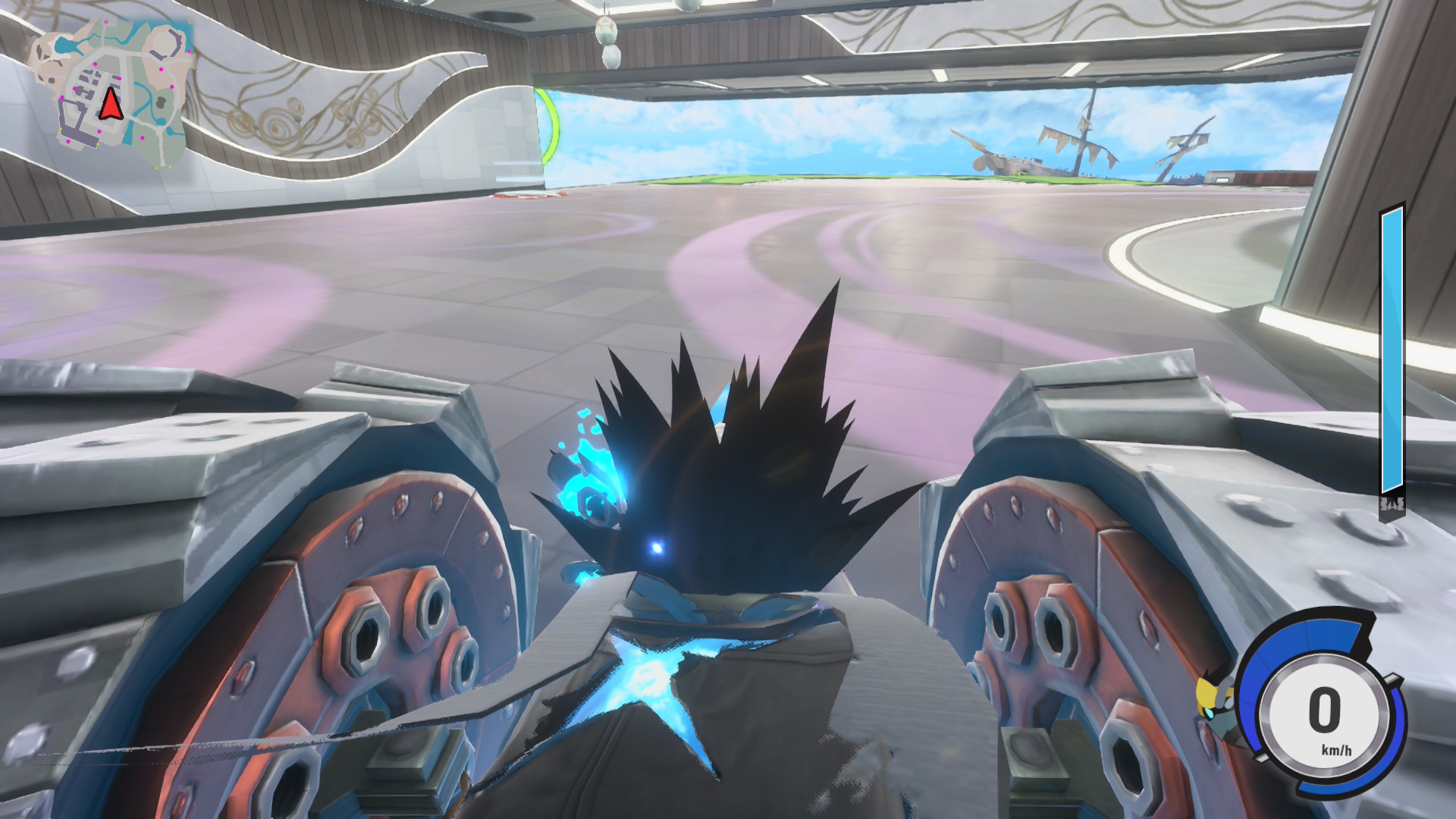1456x819 pixels.
Task: Open the minimap in the corner
Action: click(x=111, y=91)
